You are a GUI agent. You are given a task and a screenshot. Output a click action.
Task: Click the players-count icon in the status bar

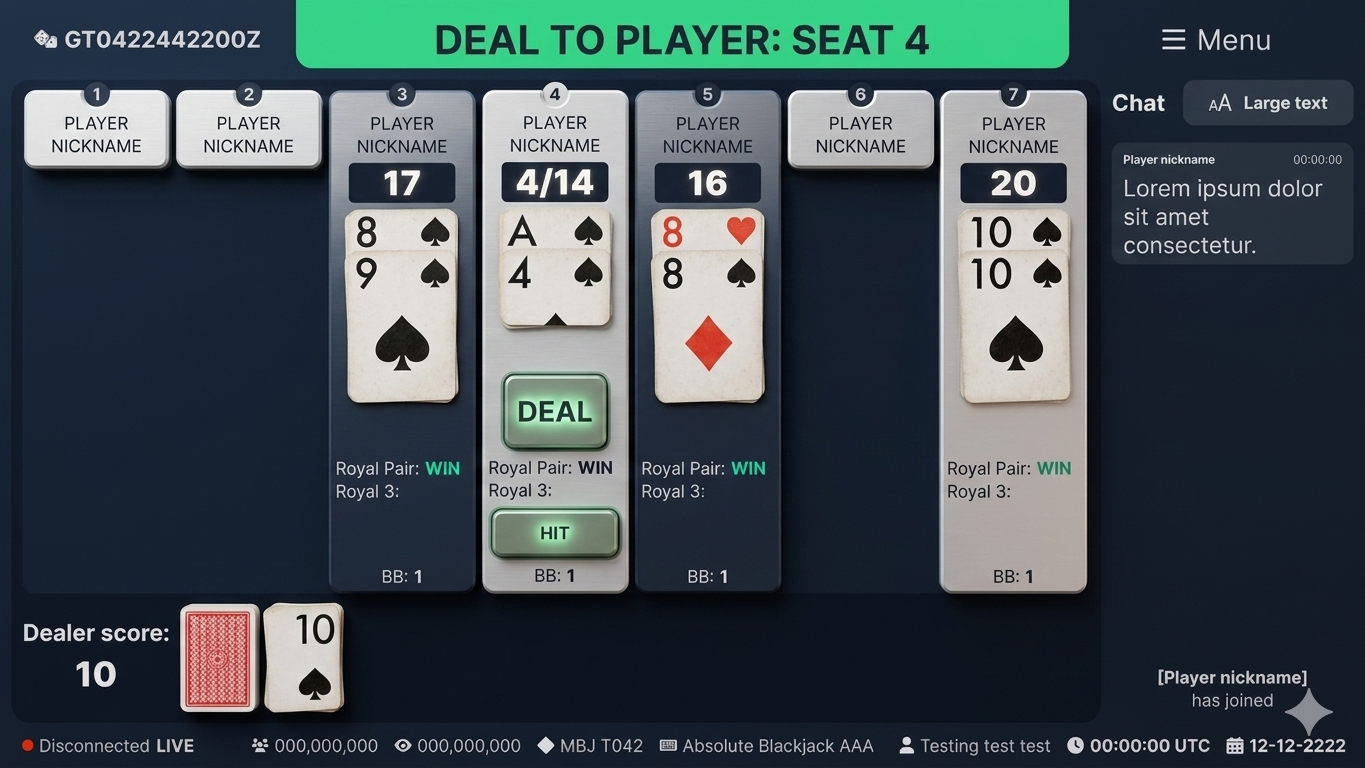pyautogui.click(x=259, y=745)
